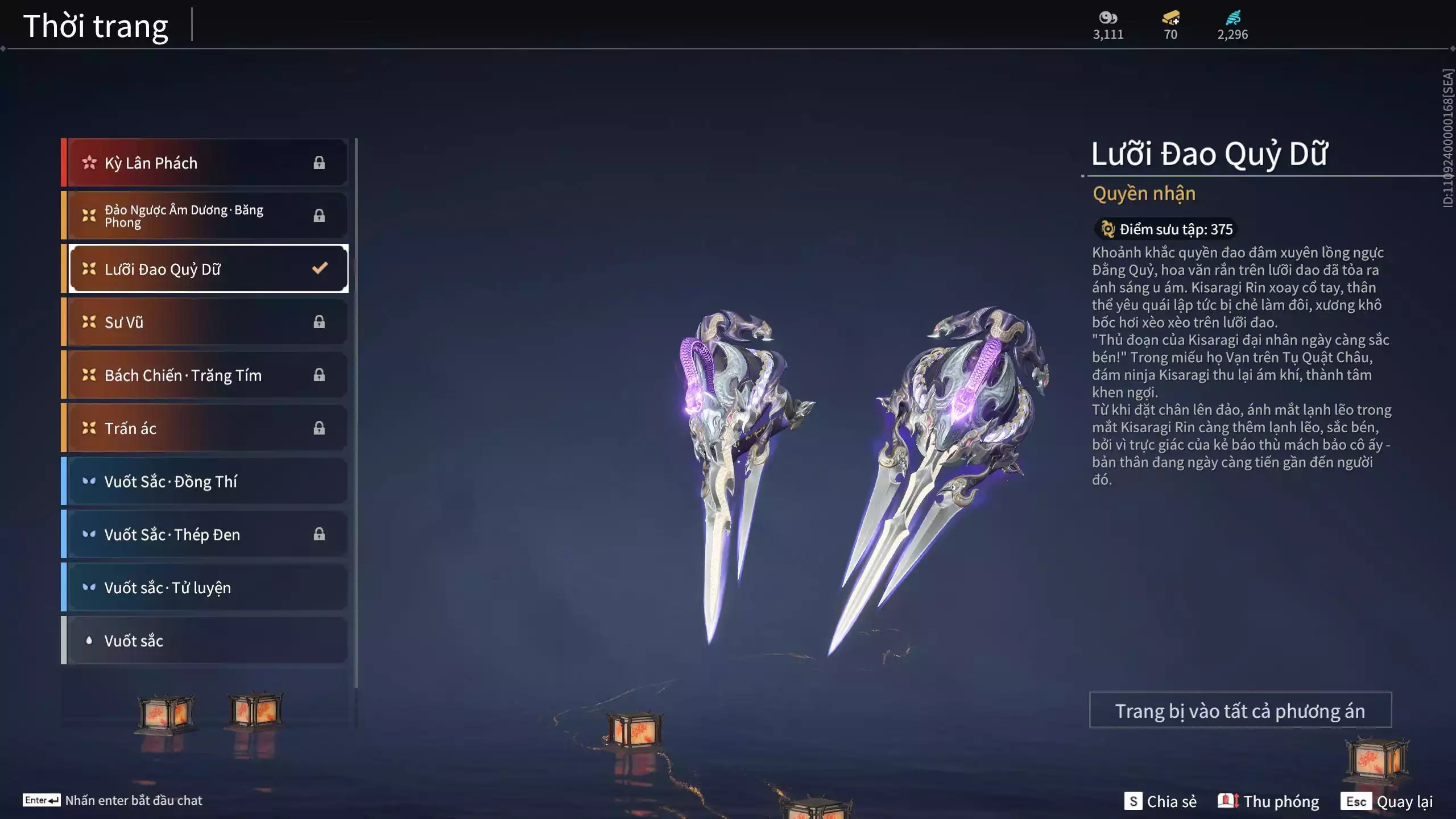Select the Kỳ Lân Phách skin

(x=206, y=163)
